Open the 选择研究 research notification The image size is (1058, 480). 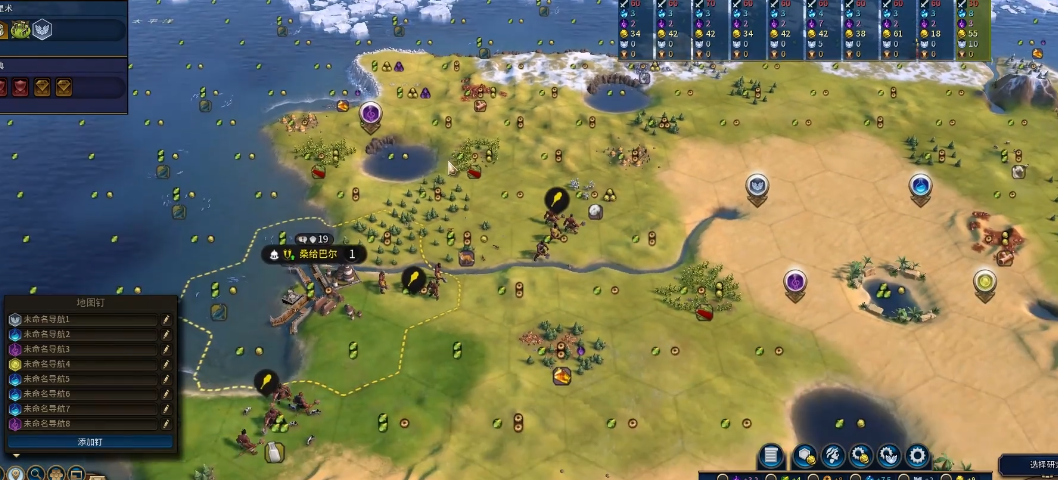pos(1030,464)
